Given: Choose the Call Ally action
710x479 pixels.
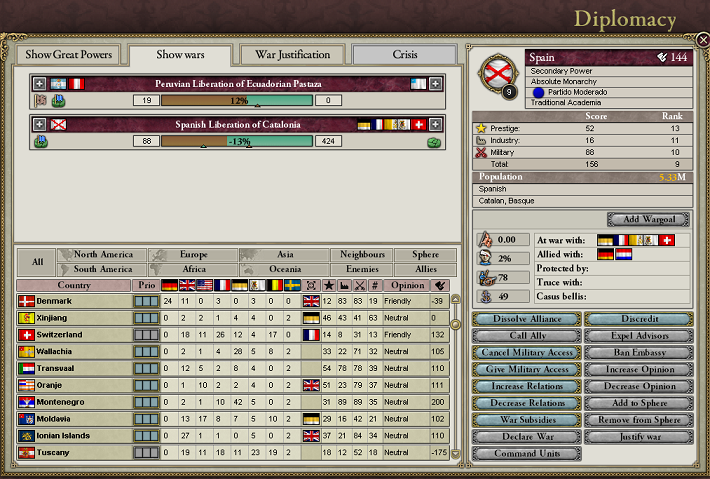Looking at the screenshot, I should tap(525, 336).
